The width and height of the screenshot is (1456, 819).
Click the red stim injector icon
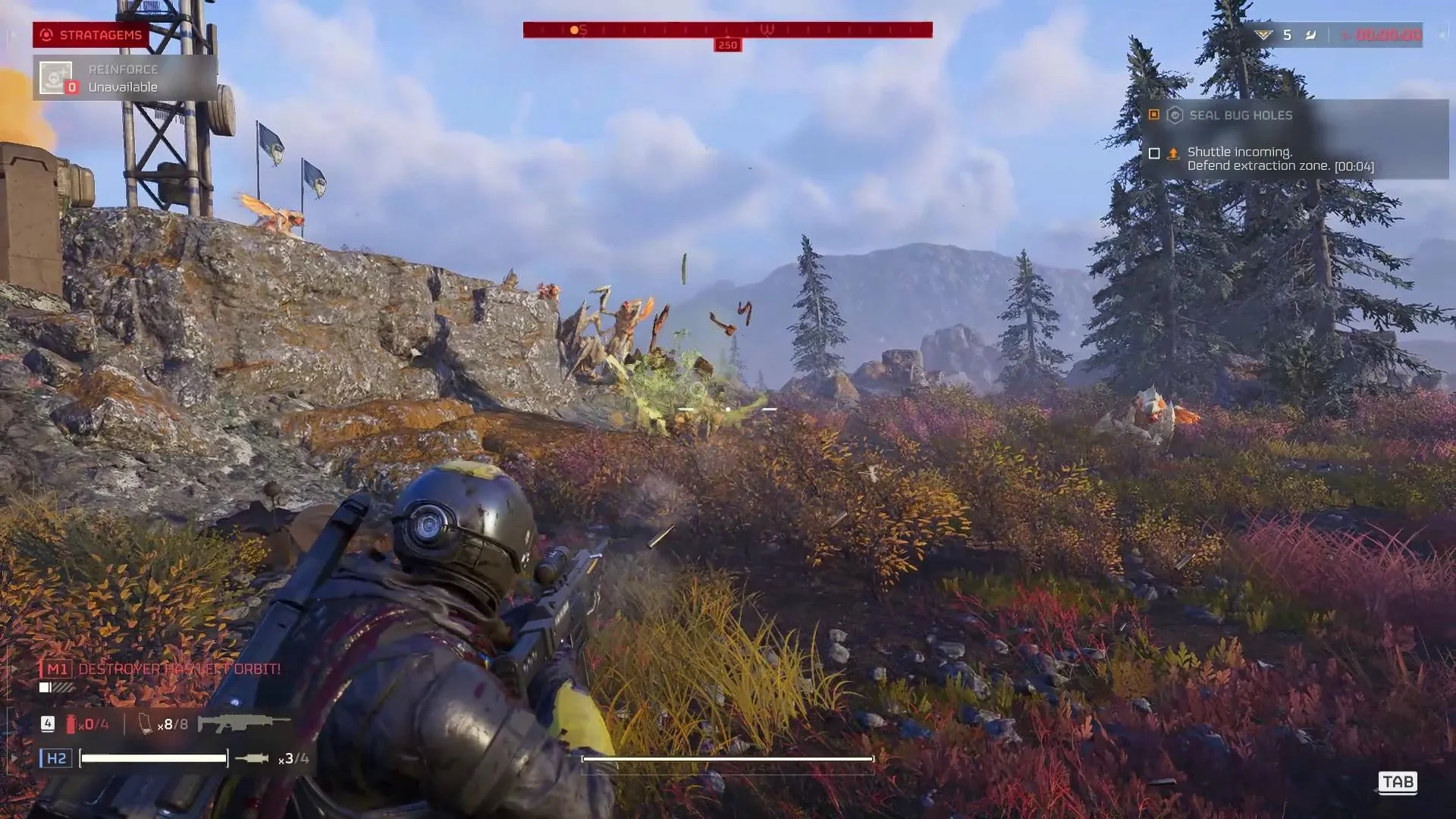[71, 724]
